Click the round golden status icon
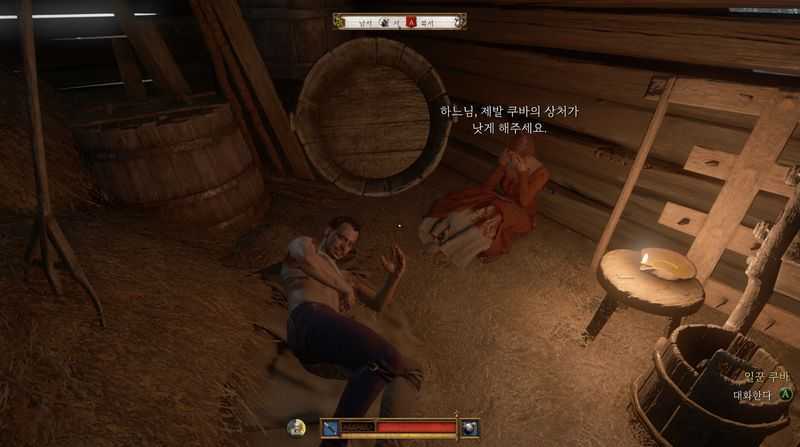Viewport: 800px width, 447px height. pyautogui.click(x=296, y=427)
